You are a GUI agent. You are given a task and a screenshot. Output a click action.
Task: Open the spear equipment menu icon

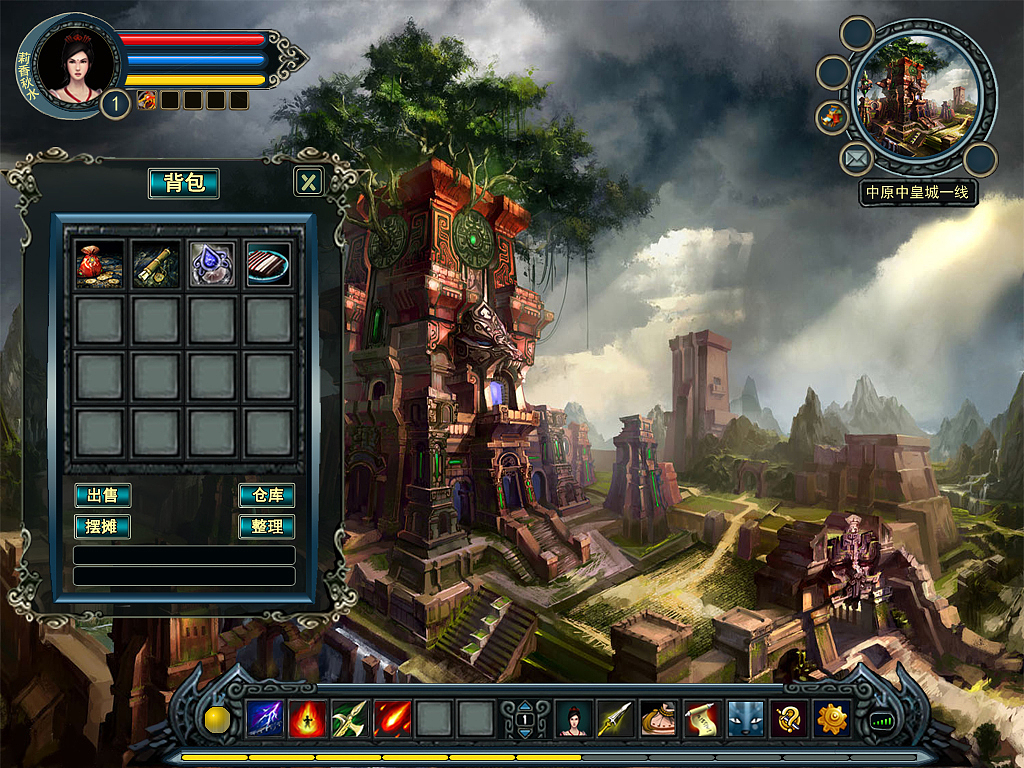point(616,719)
